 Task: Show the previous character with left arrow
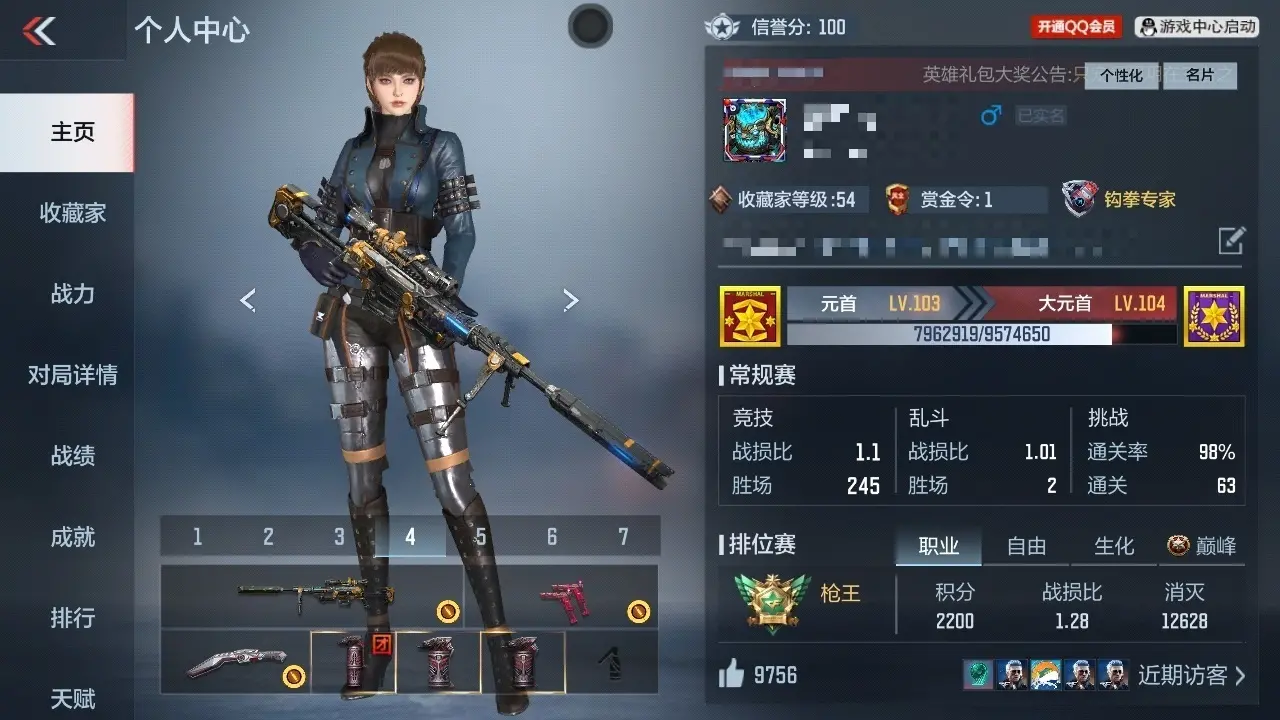[248, 300]
